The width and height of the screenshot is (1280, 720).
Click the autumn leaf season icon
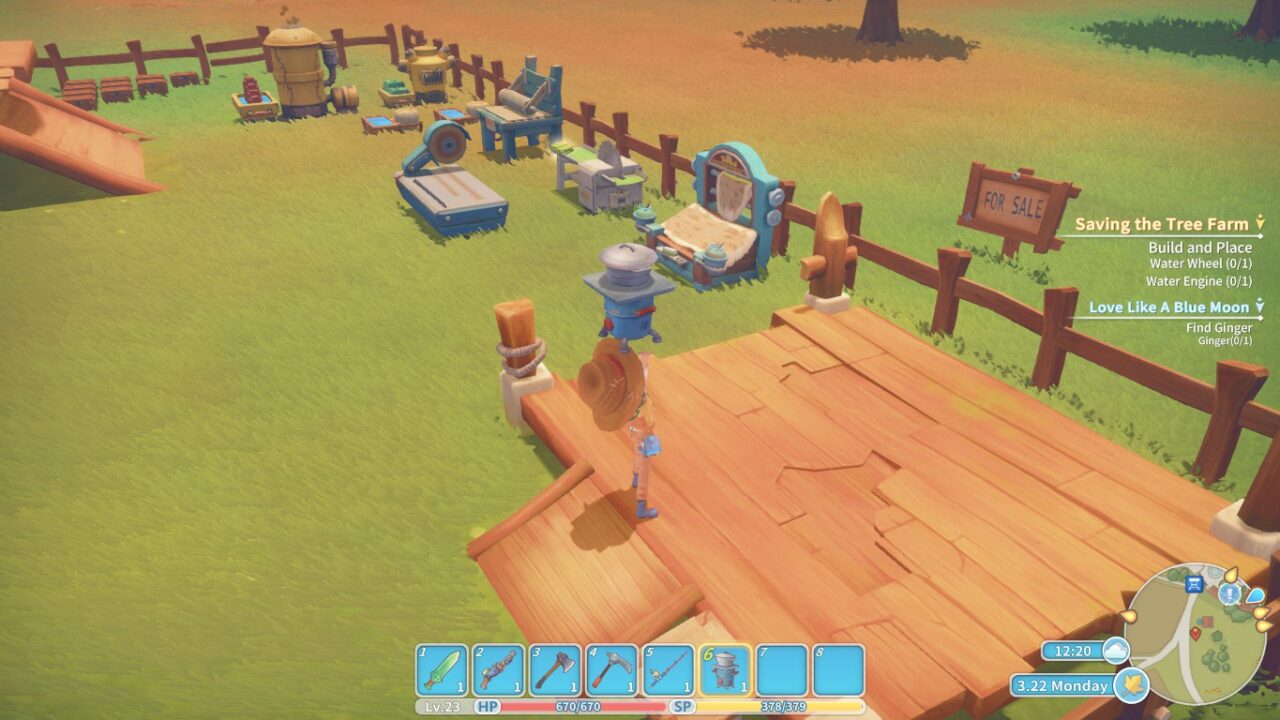(x=1130, y=686)
